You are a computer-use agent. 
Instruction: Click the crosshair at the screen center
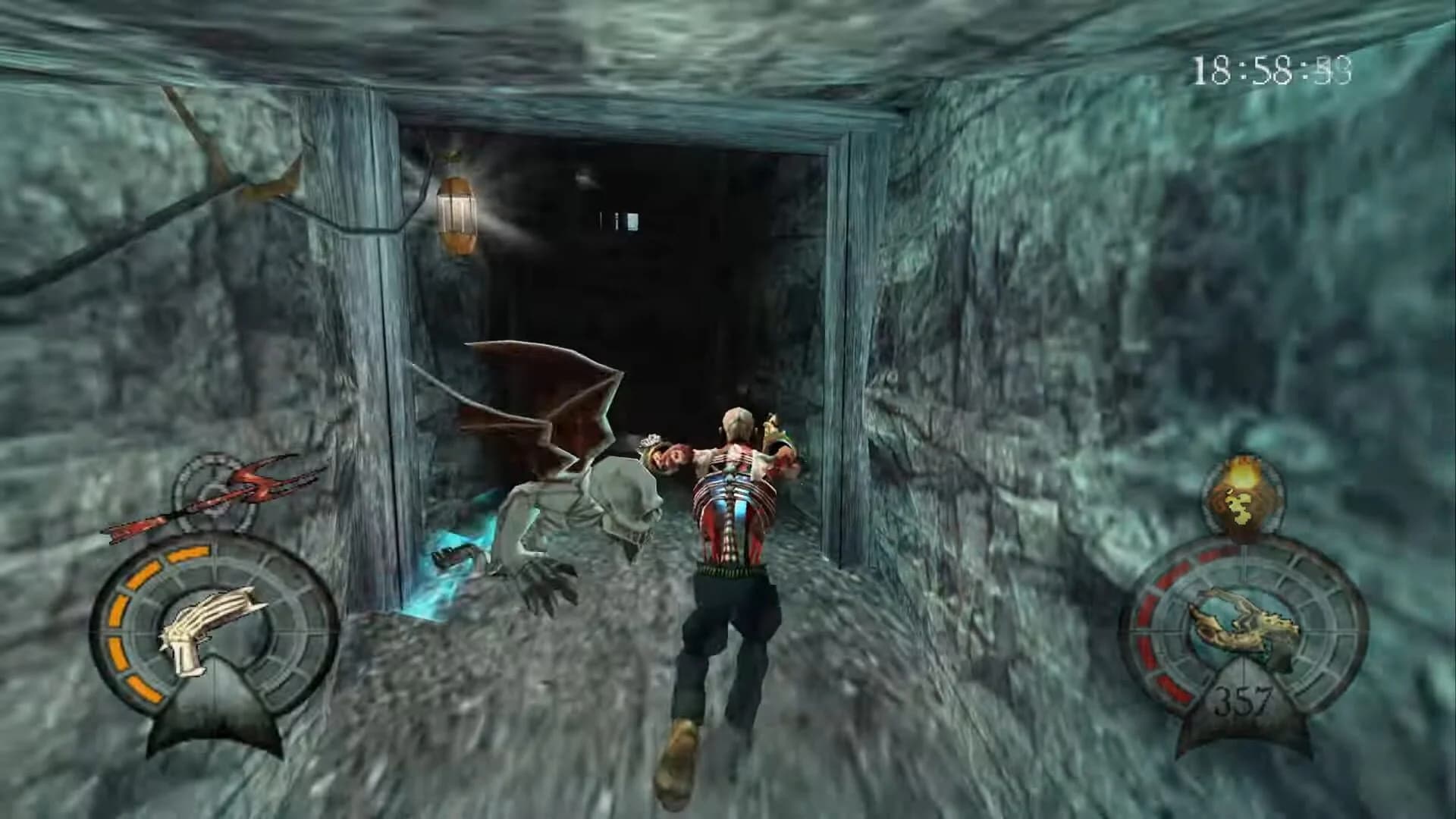pyautogui.click(x=728, y=409)
